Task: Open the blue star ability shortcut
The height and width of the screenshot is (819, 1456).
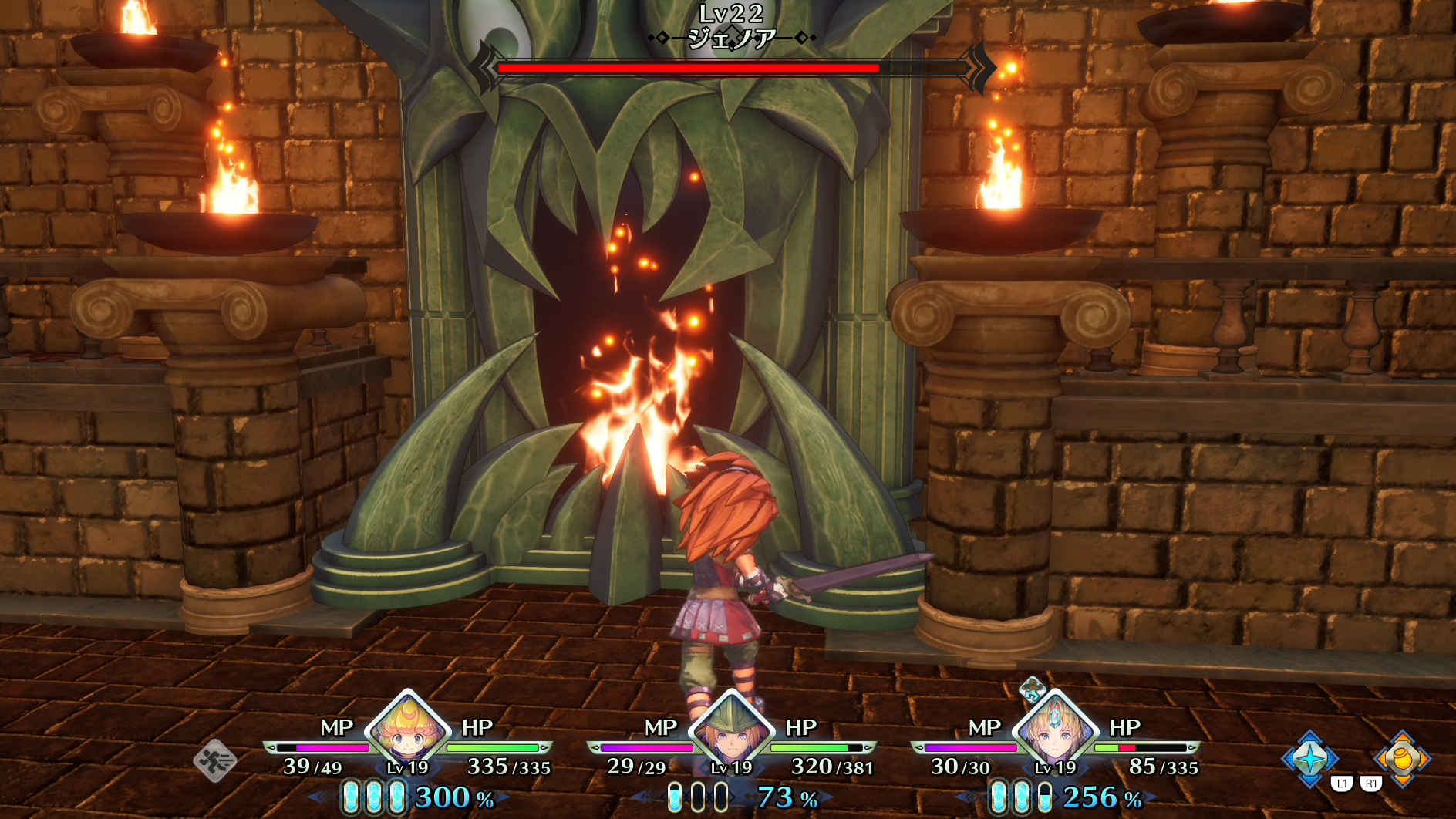Action: point(1309,759)
